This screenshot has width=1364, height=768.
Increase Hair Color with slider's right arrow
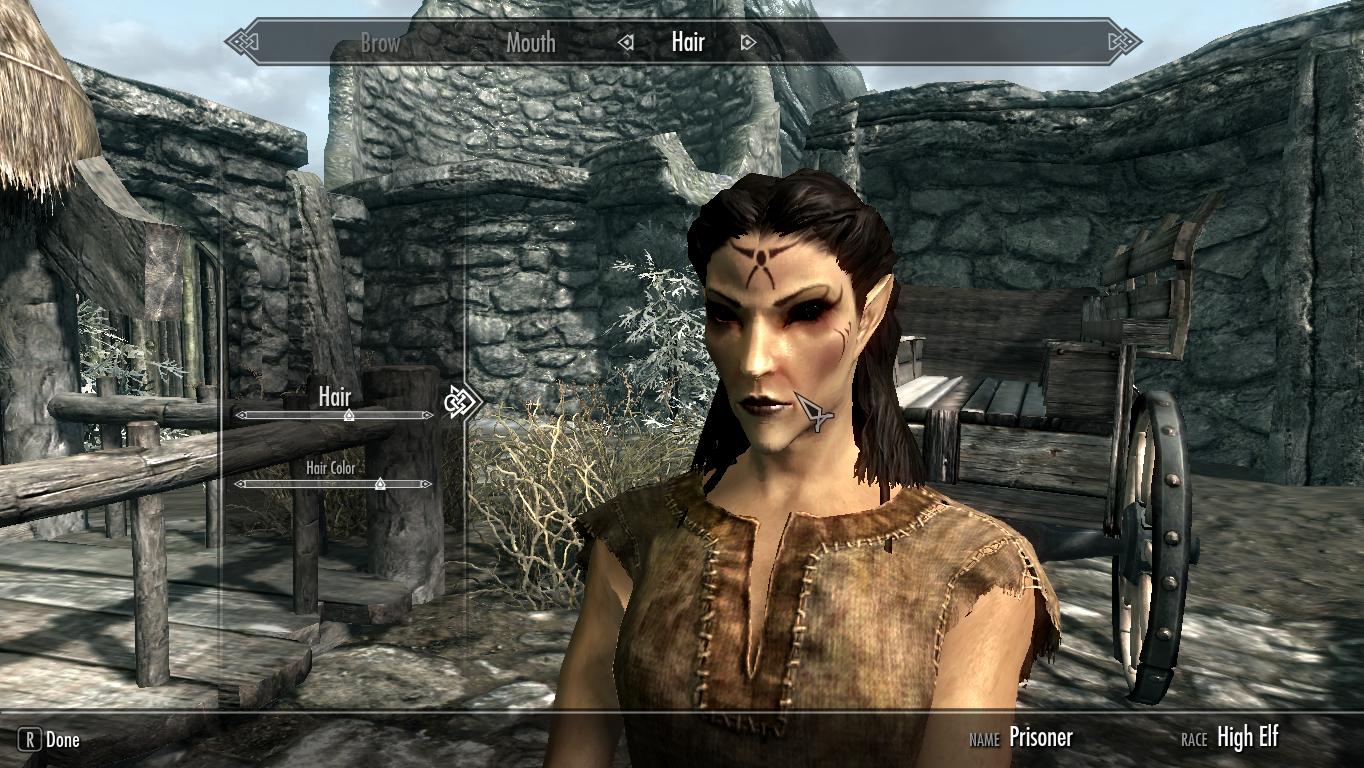tap(428, 484)
